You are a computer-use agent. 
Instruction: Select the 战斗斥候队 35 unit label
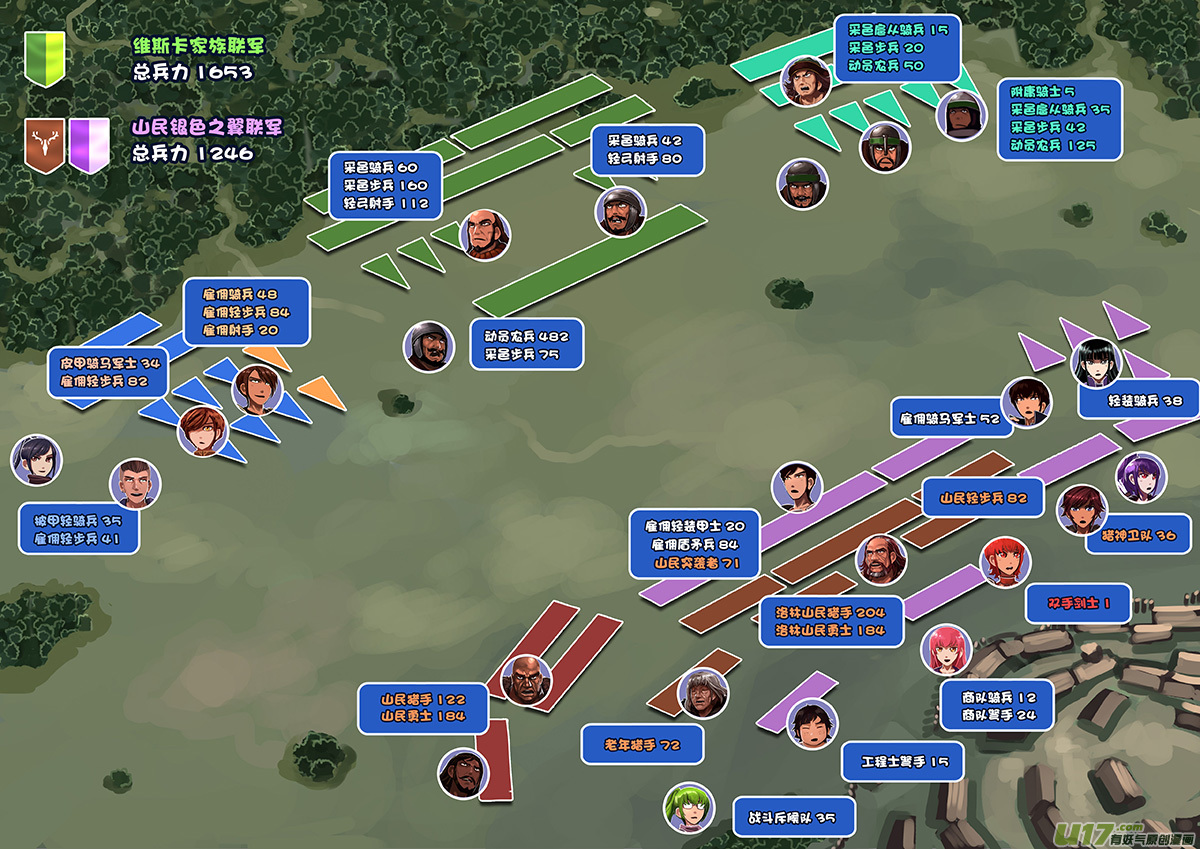[x=794, y=817]
